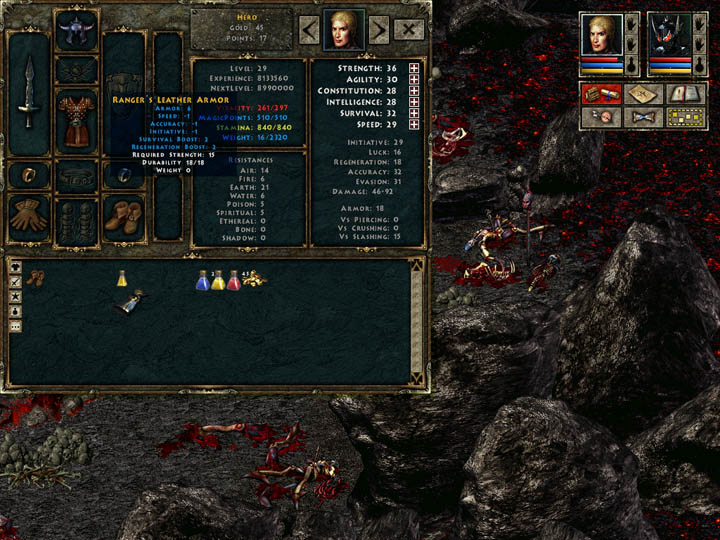Add a point to Strength

(414, 67)
